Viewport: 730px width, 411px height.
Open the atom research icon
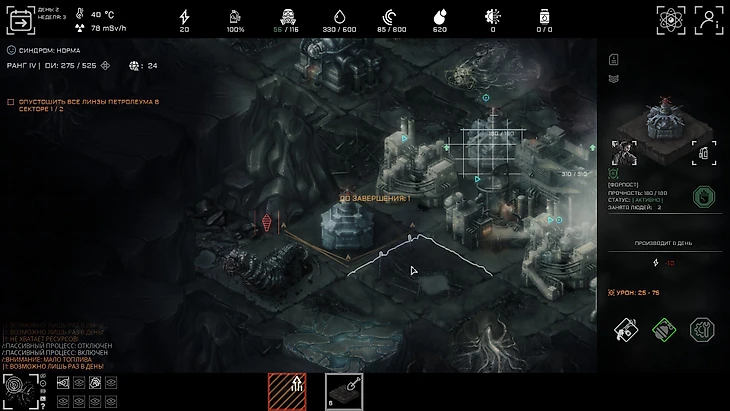(671, 20)
